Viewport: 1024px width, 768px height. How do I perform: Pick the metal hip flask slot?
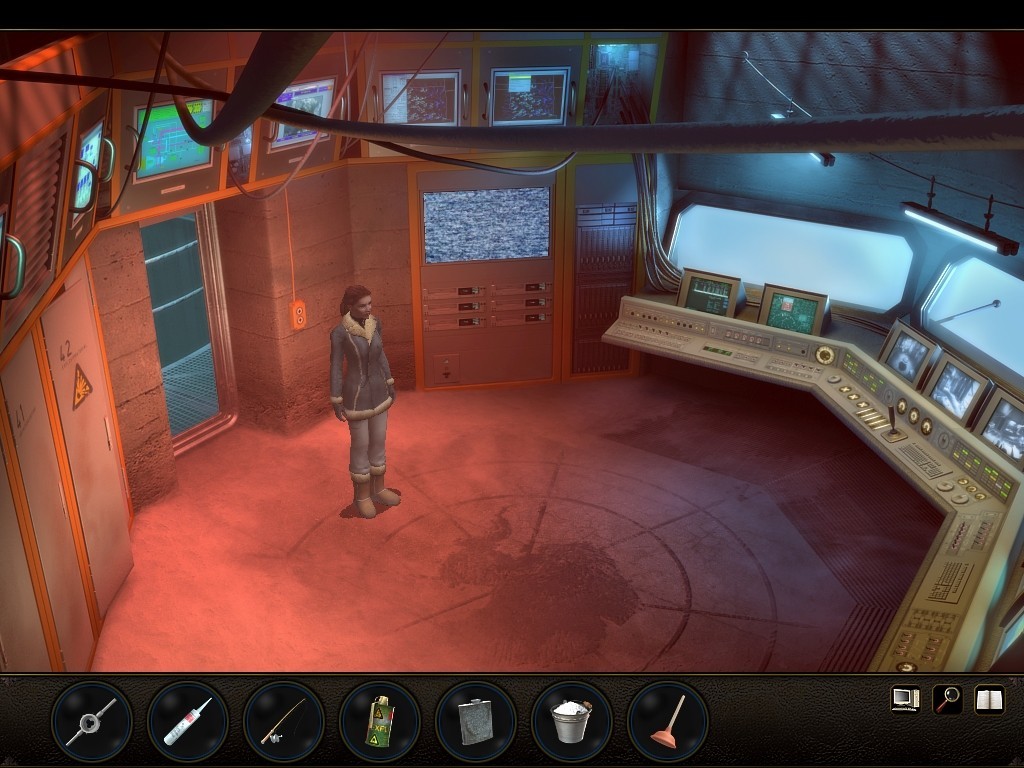click(x=476, y=722)
